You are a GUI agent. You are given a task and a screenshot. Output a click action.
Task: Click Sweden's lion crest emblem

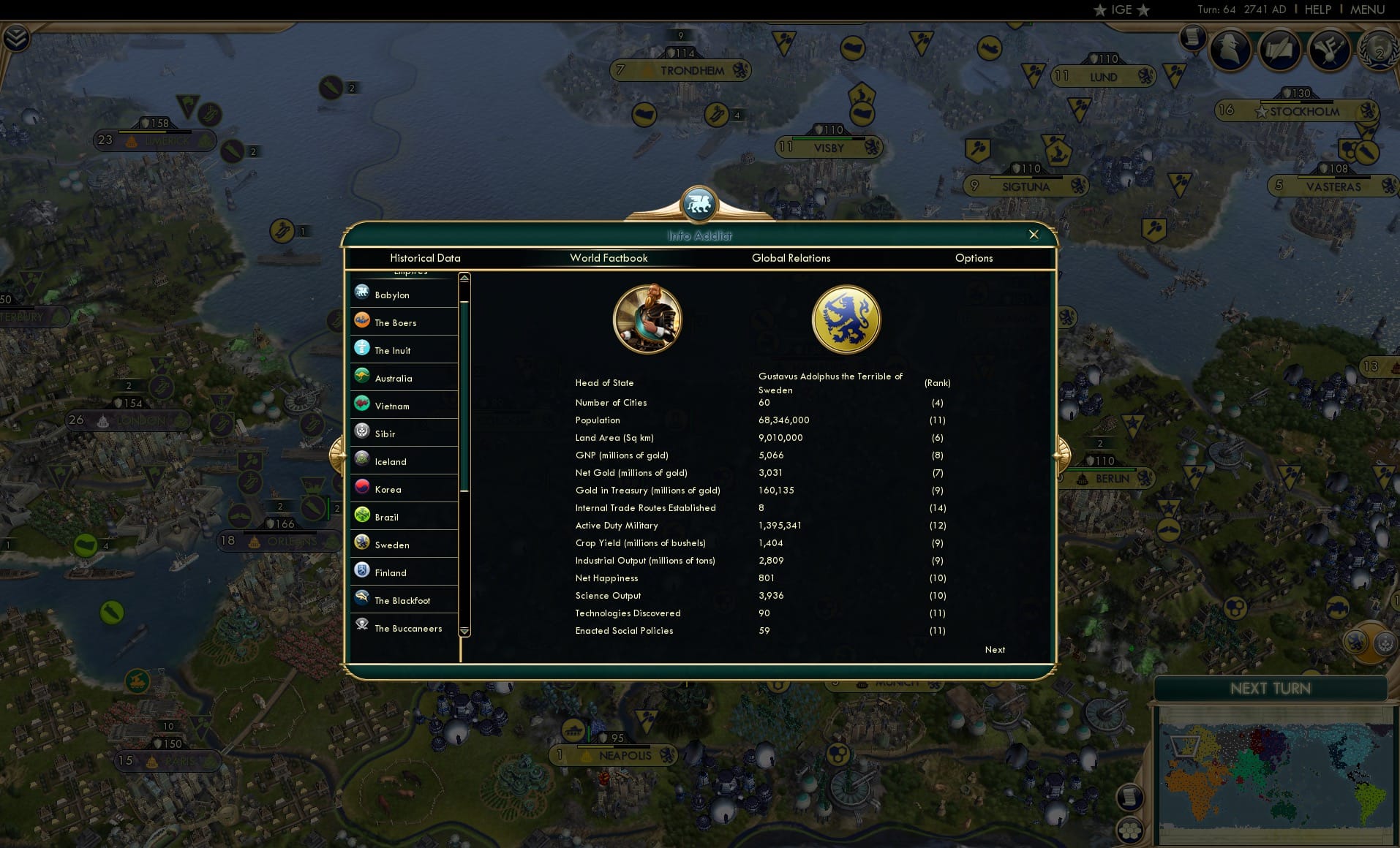point(846,319)
